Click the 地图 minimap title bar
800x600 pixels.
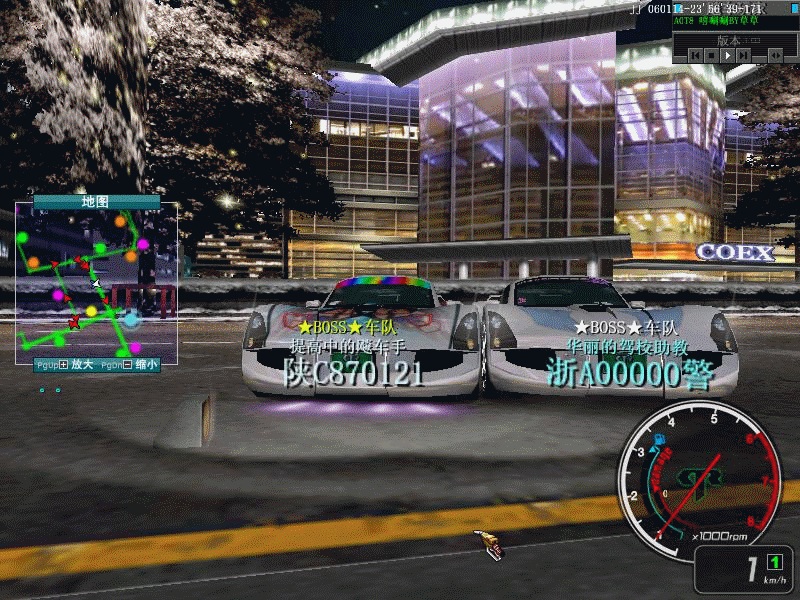click(96, 202)
